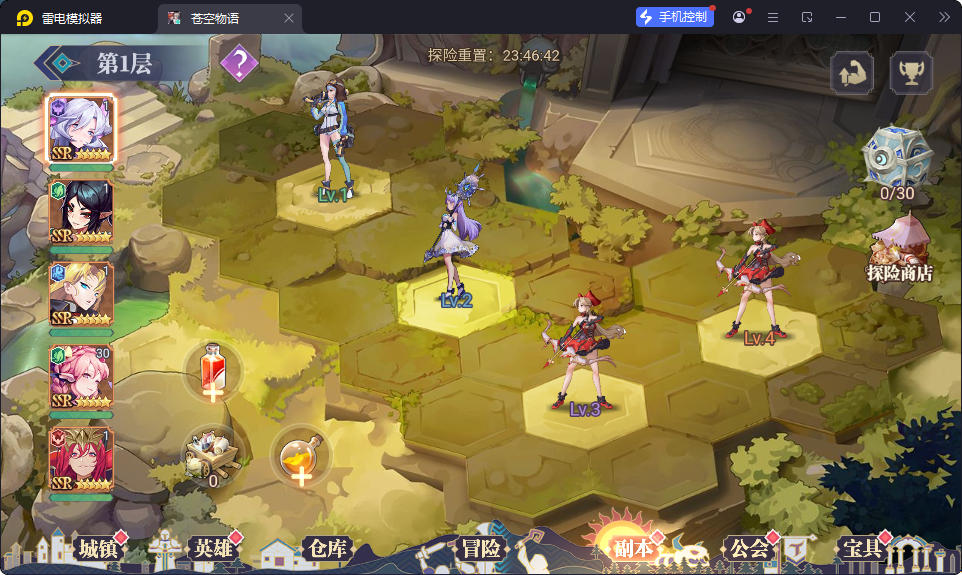Add a golden elixir flask
Screen dimensions: 962x575
tap(298, 458)
